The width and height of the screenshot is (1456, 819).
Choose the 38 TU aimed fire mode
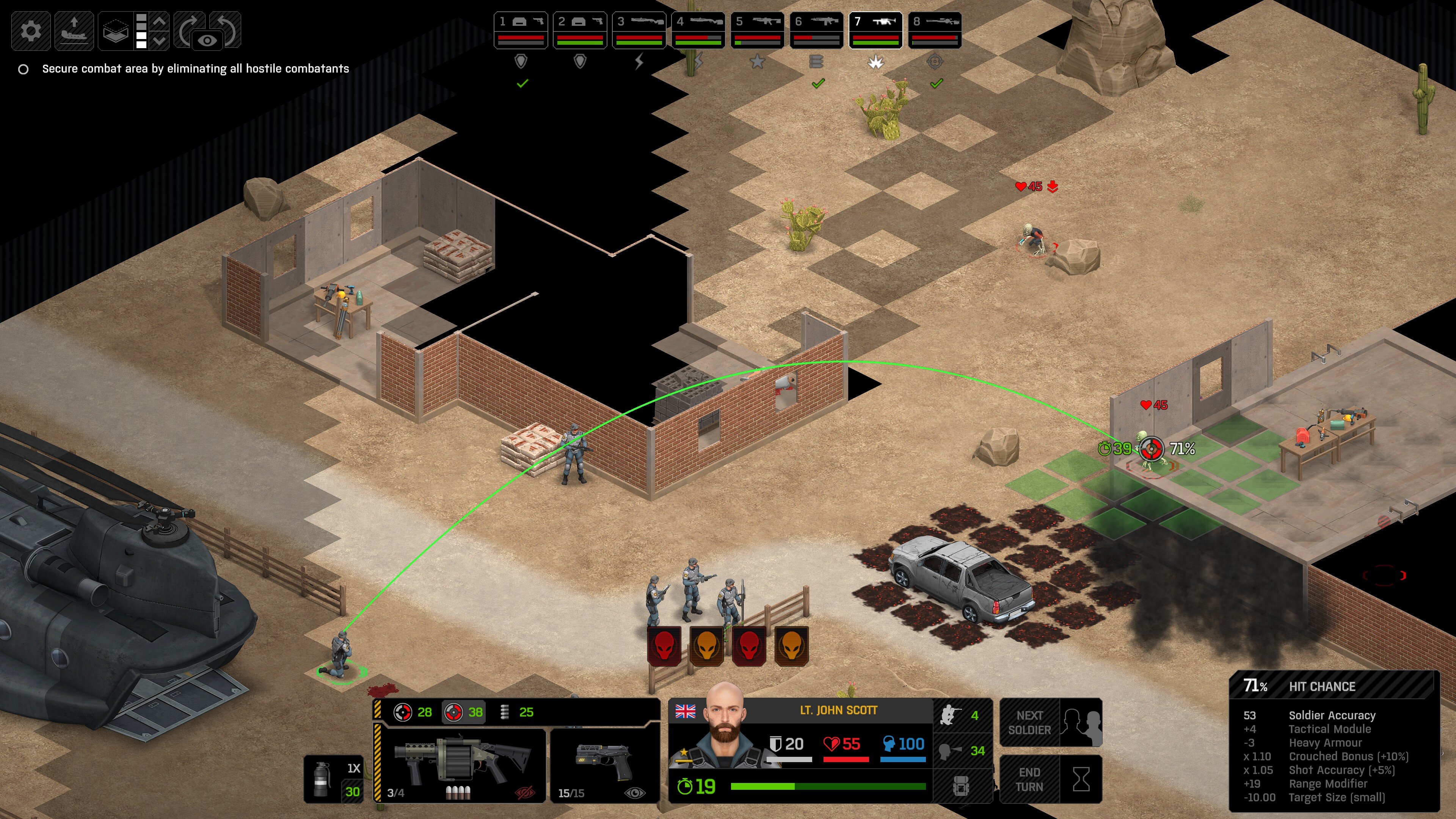463,712
